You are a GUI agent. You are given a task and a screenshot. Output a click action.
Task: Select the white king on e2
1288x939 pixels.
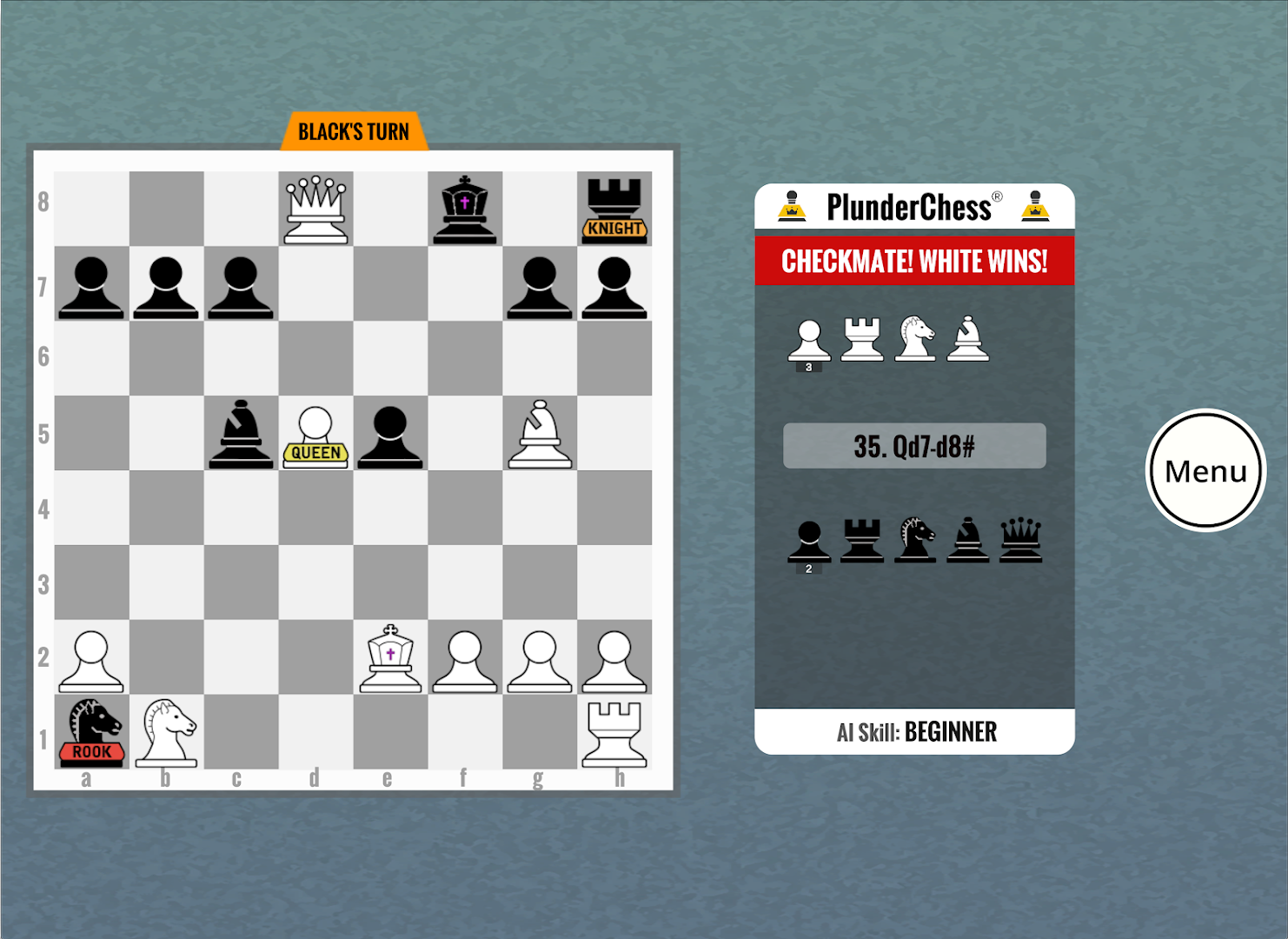coord(389,656)
